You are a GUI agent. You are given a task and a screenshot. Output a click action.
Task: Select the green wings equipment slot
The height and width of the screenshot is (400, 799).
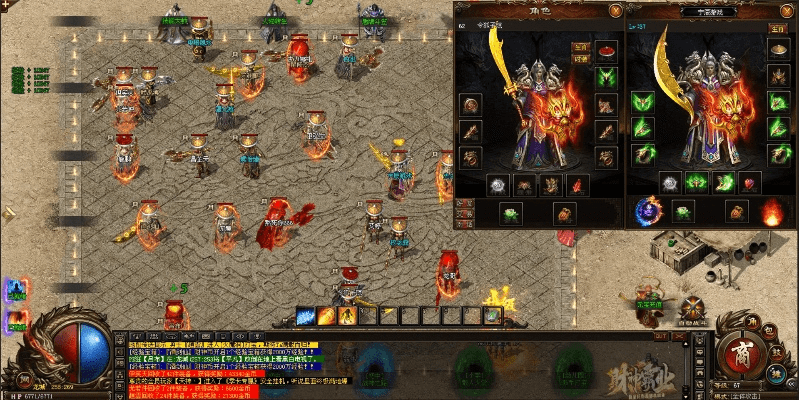(x=606, y=77)
